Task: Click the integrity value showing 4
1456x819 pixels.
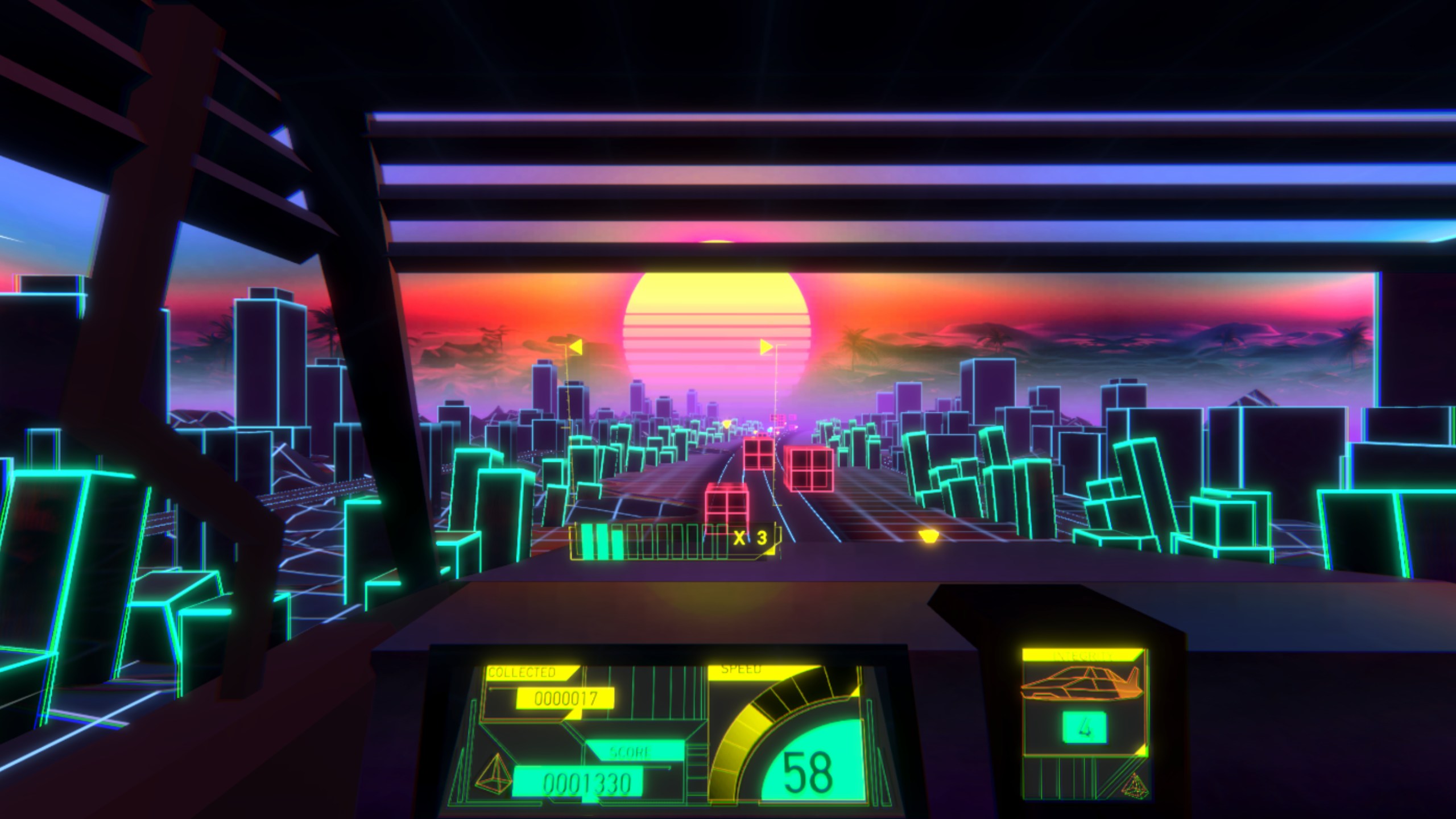Action: pyautogui.click(x=1085, y=726)
